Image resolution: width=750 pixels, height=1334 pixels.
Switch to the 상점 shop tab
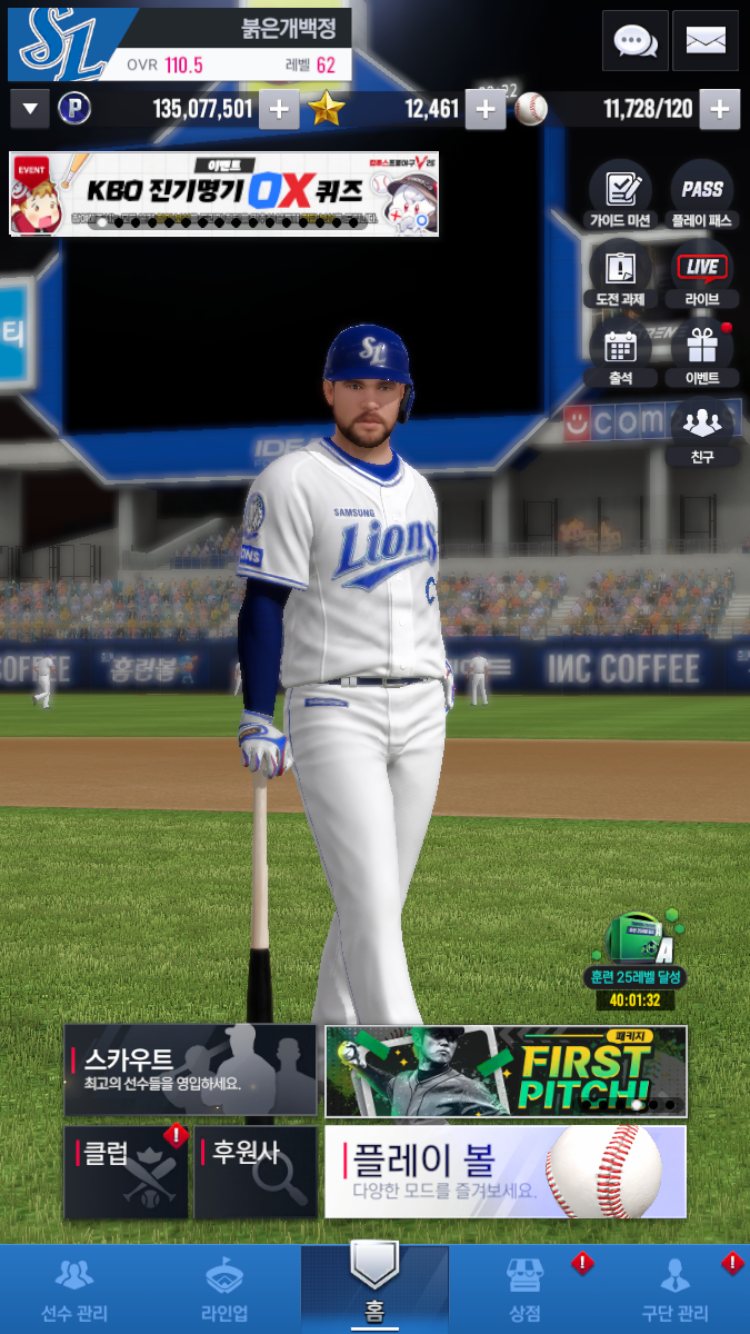coord(525,1290)
